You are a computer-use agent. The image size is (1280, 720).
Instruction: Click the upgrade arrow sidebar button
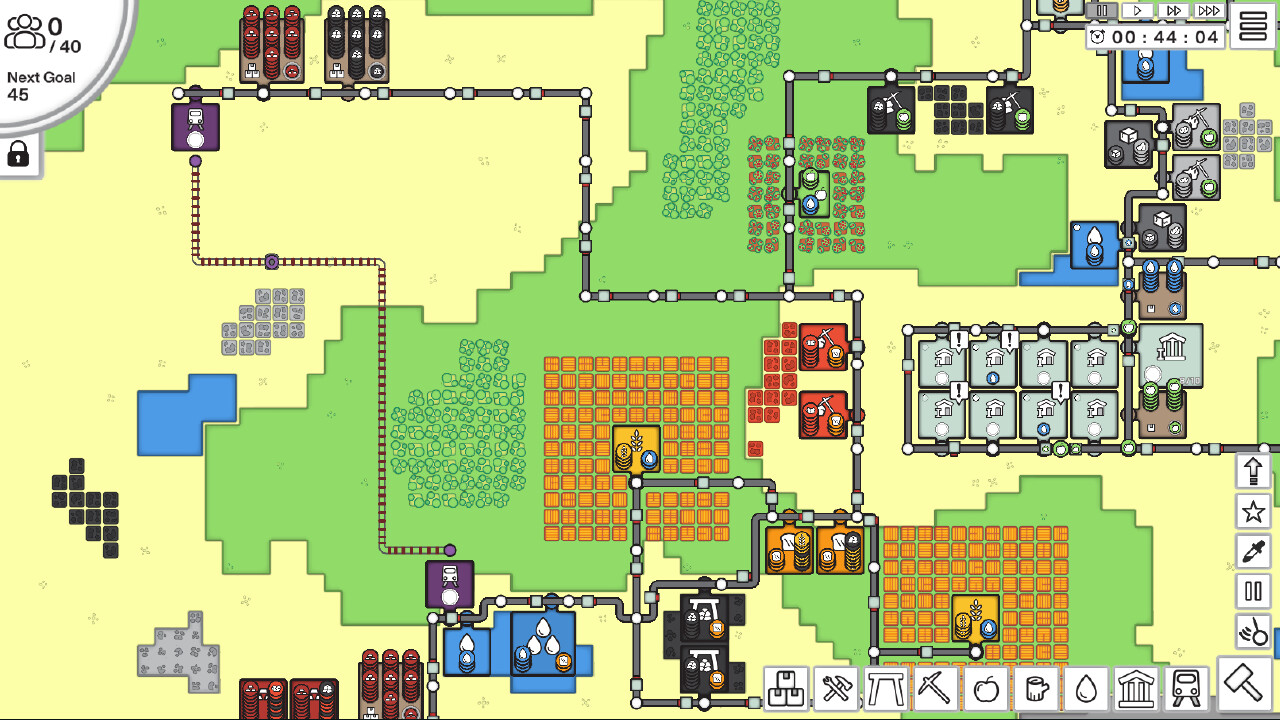(1253, 468)
